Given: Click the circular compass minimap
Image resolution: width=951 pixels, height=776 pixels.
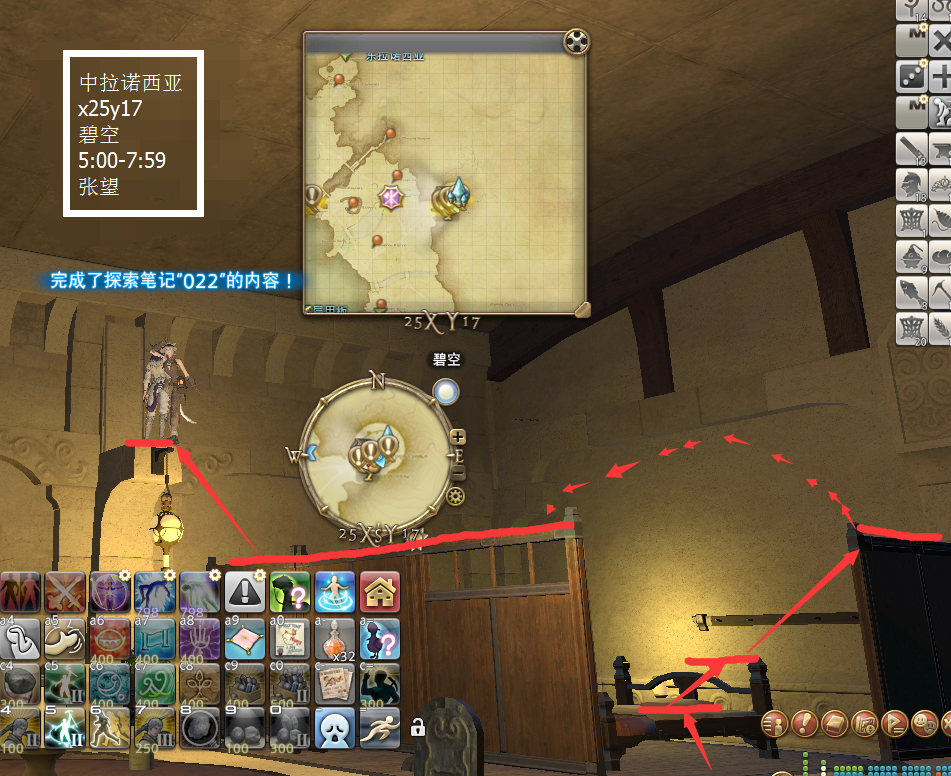Looking at the screenshot, I should click(375, 456).
